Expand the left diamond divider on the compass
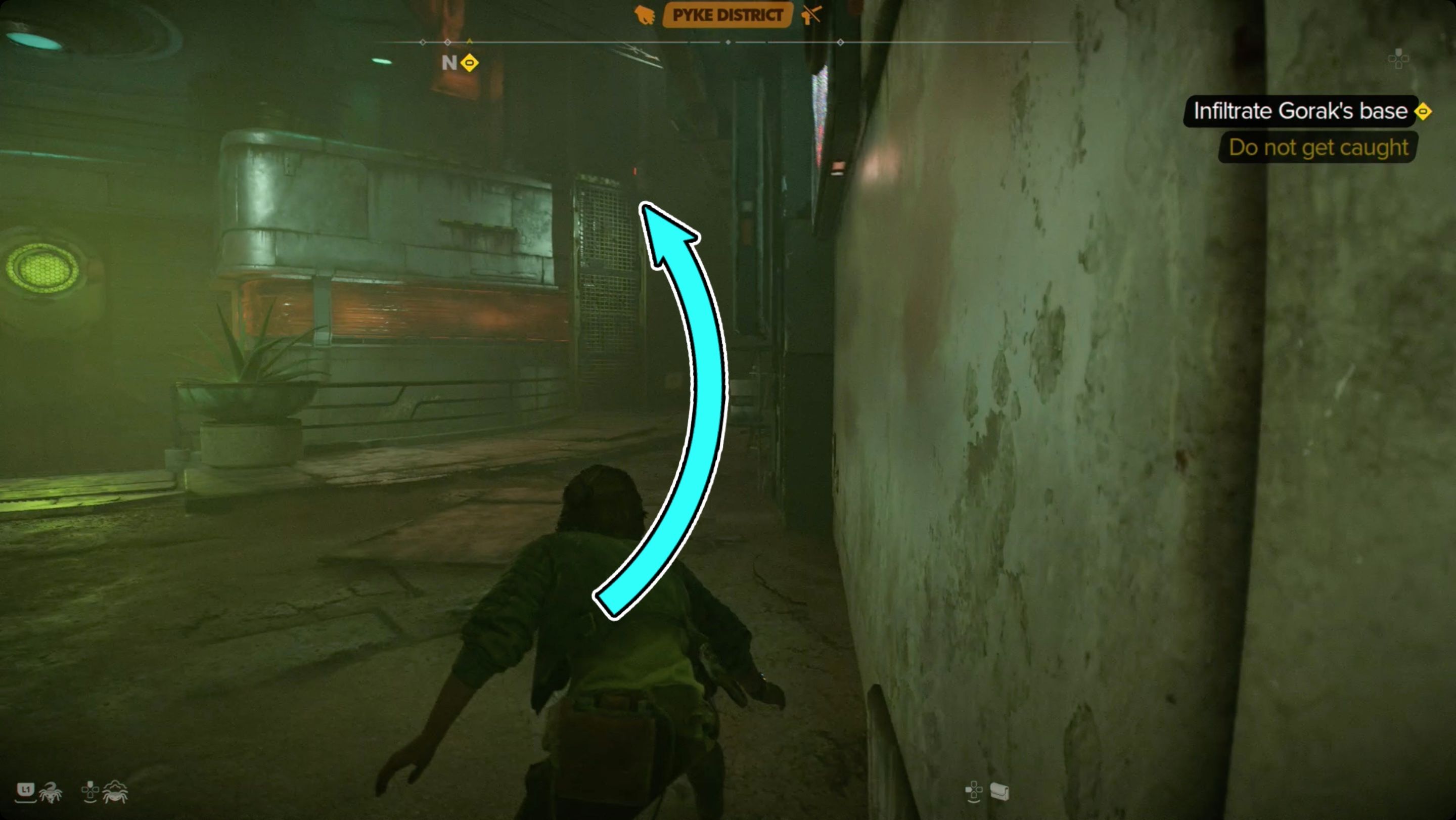1456x820 pixels. 423,41
